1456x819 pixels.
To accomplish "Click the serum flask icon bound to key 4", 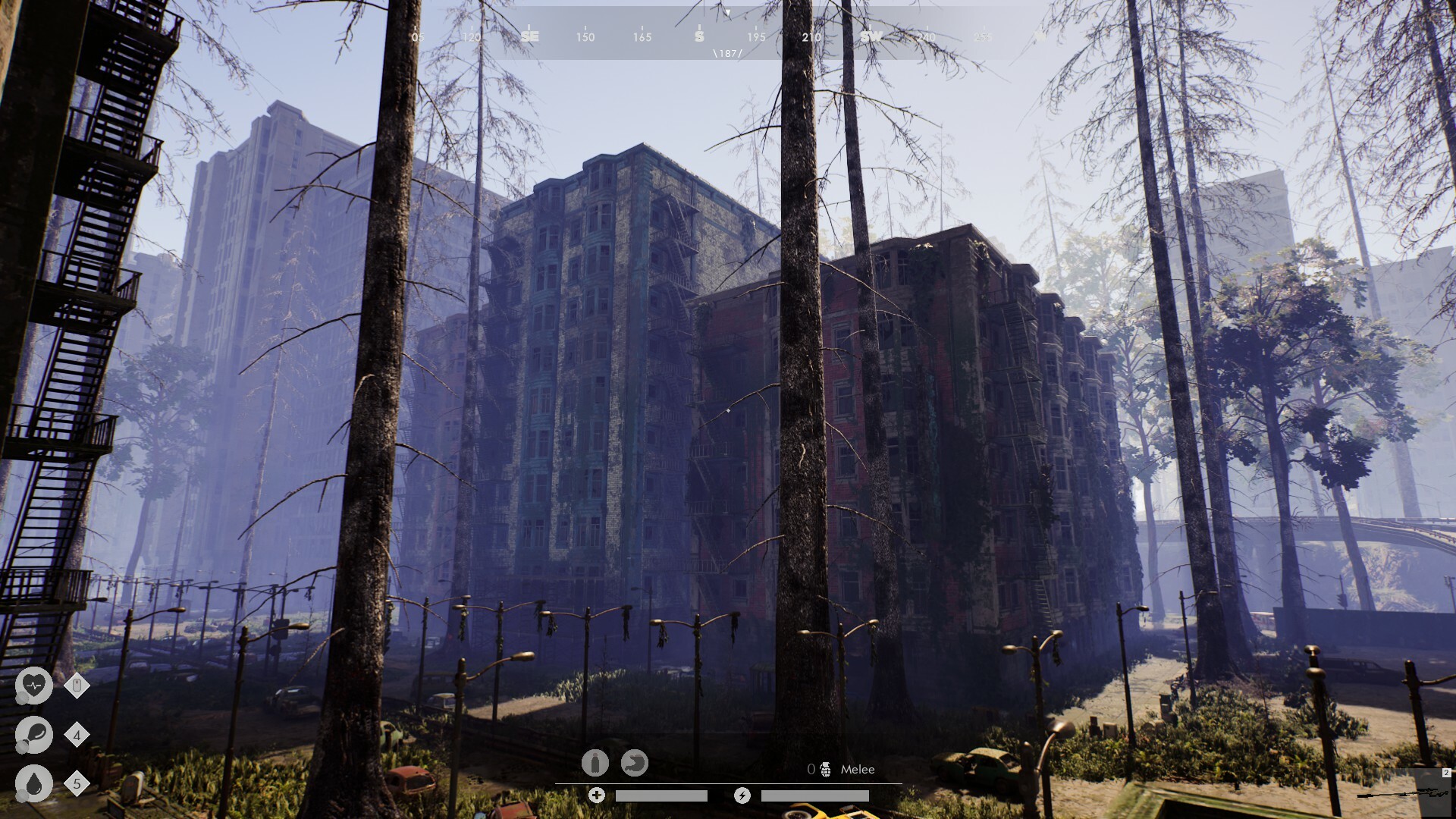I will (33, 734).
